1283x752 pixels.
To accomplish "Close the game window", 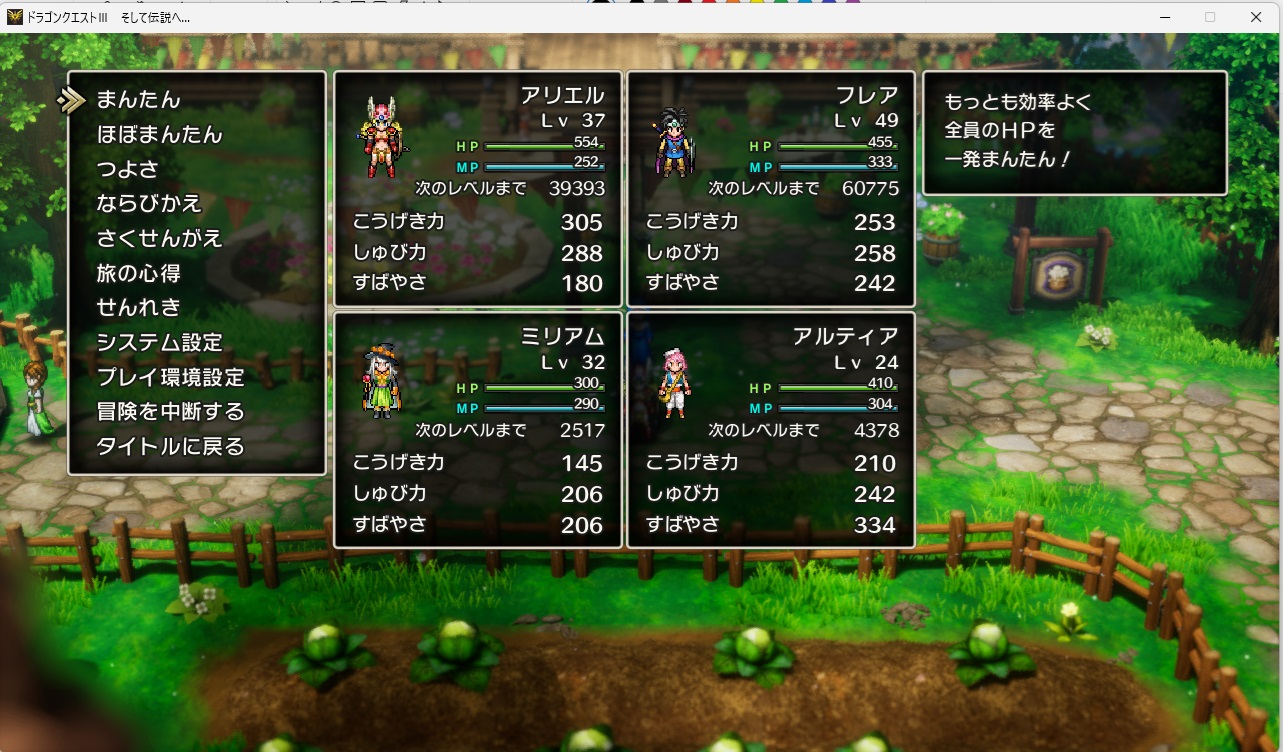I will [x=1256, y=17].
